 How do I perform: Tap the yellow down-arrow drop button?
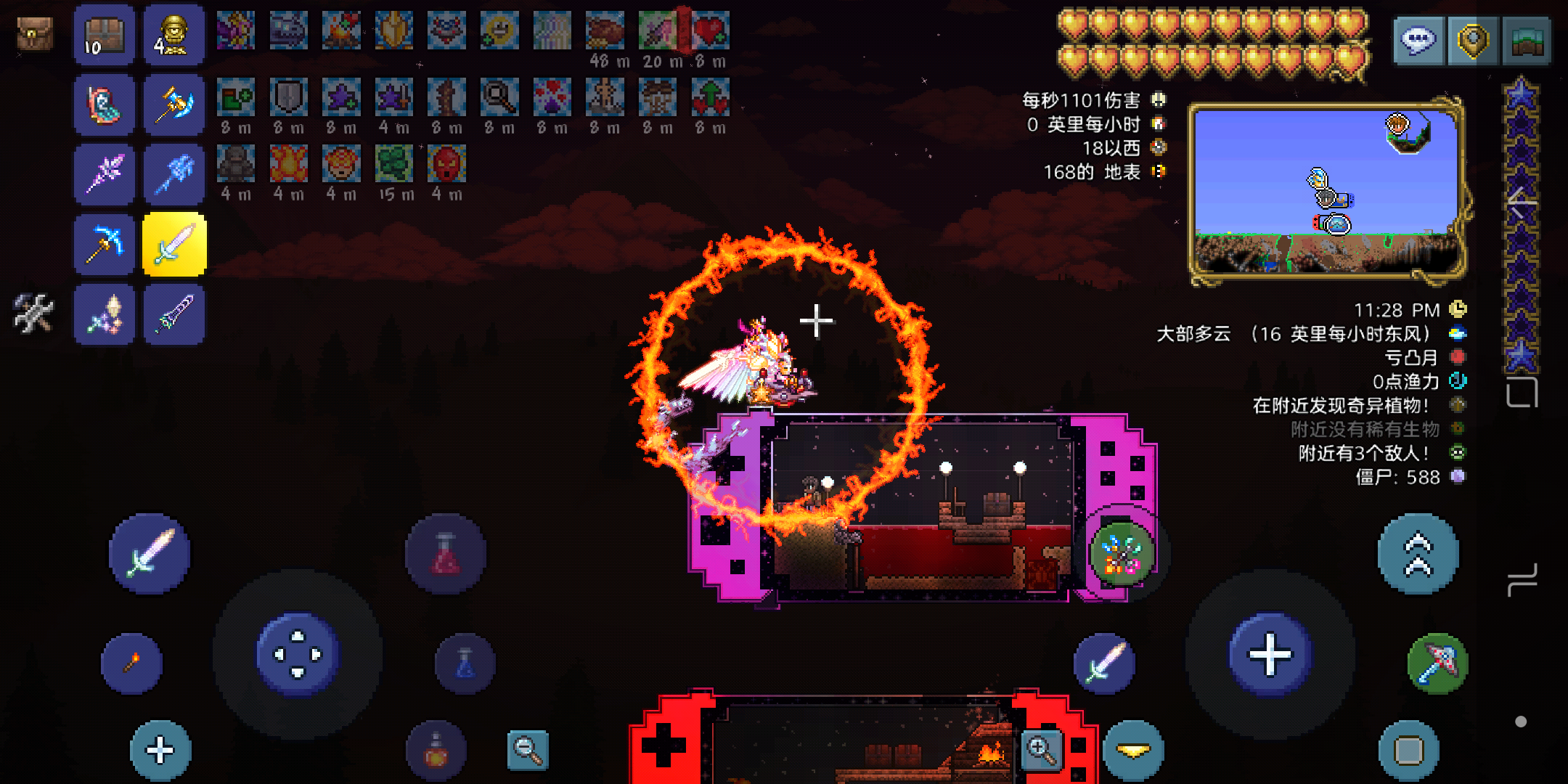click(1132, 751)
